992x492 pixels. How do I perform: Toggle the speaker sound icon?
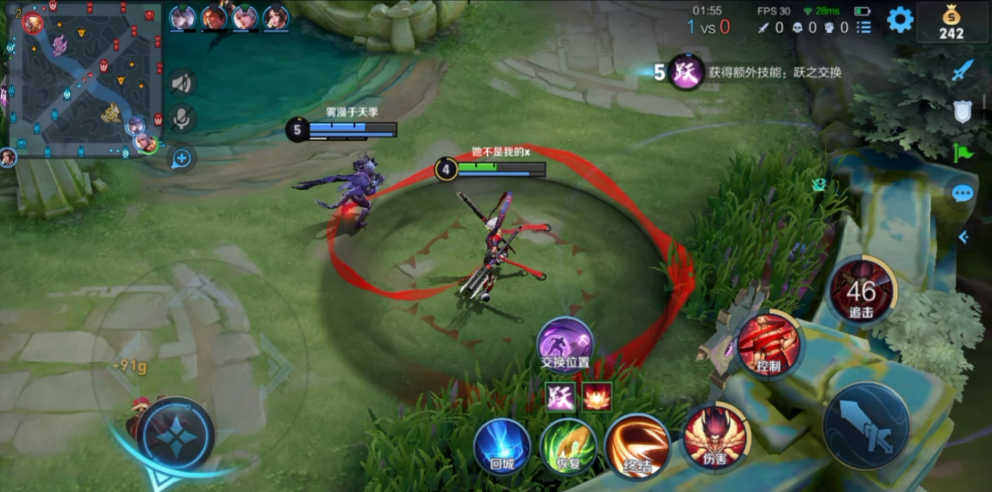(x=181, y=83)
